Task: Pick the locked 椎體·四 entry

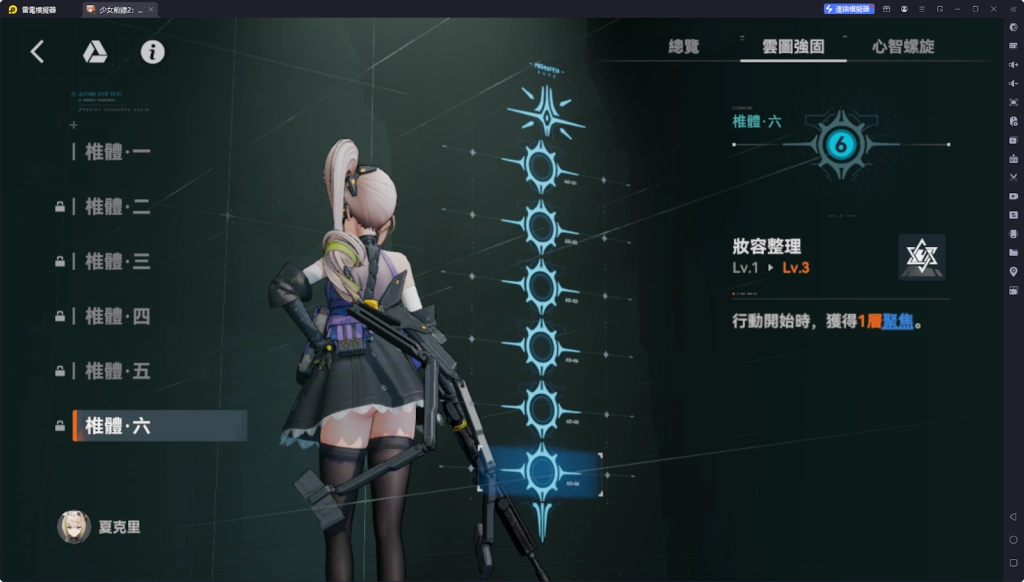Action: tap(118, 317)
